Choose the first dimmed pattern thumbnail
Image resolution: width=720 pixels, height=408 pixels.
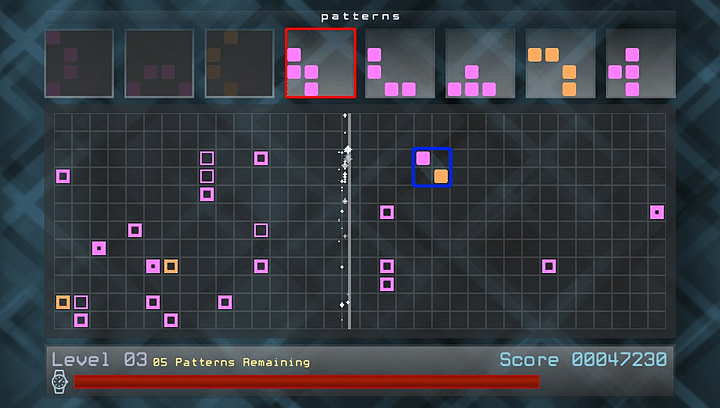(79, 63)
